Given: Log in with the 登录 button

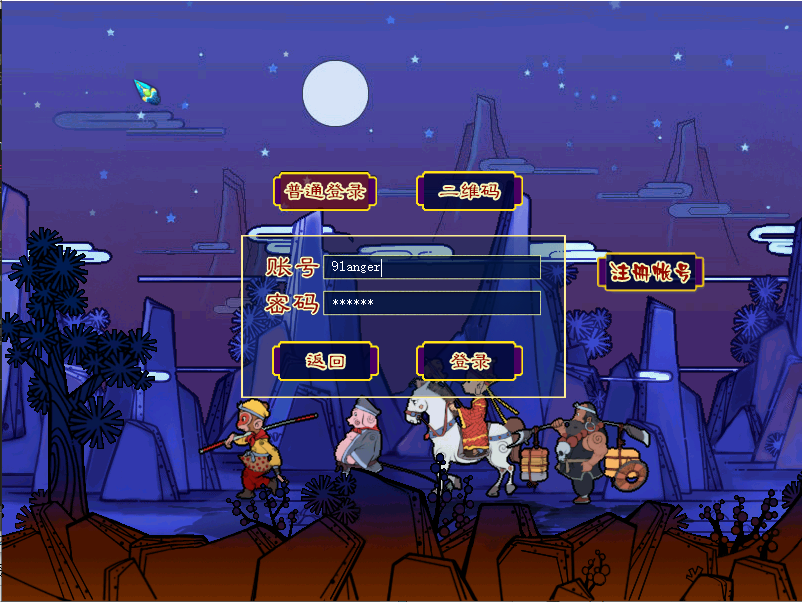Looking at the screenshot, I should 470,361.
